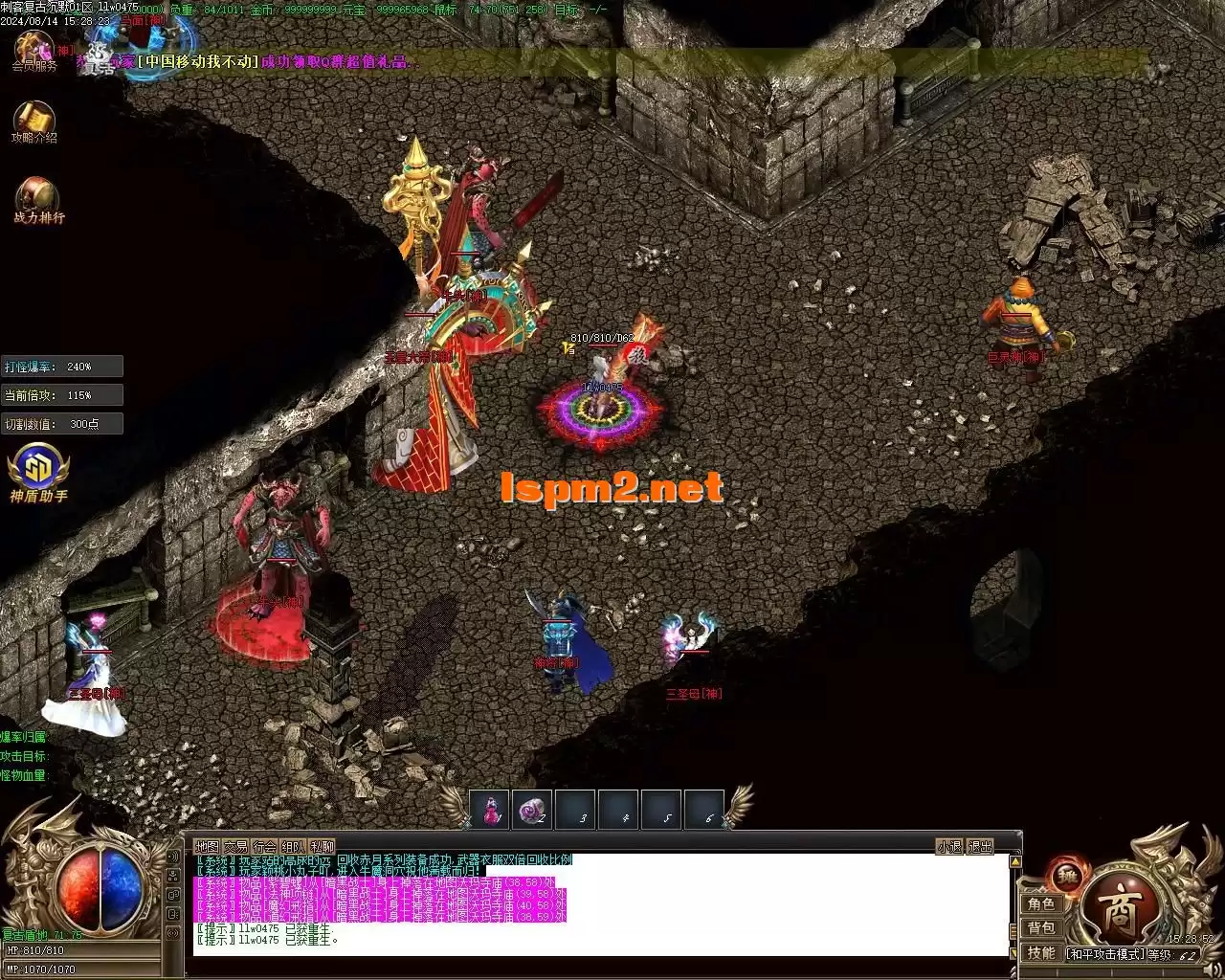
Task: Show the 战力排行 power ranking
Action: click(x=38, y=198)
